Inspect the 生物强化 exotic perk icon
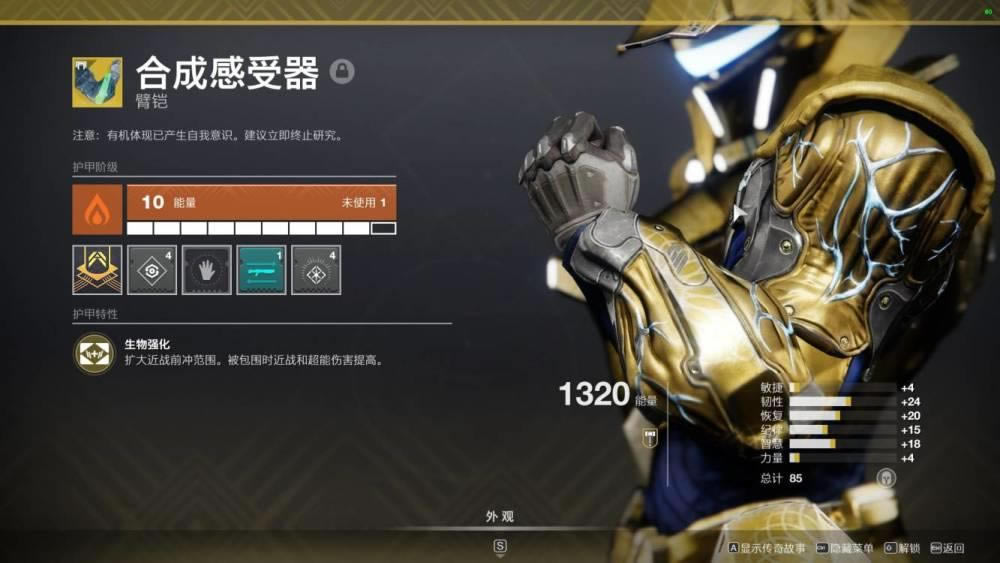This screenshot has height=563, width=1000. coord(96,354)
